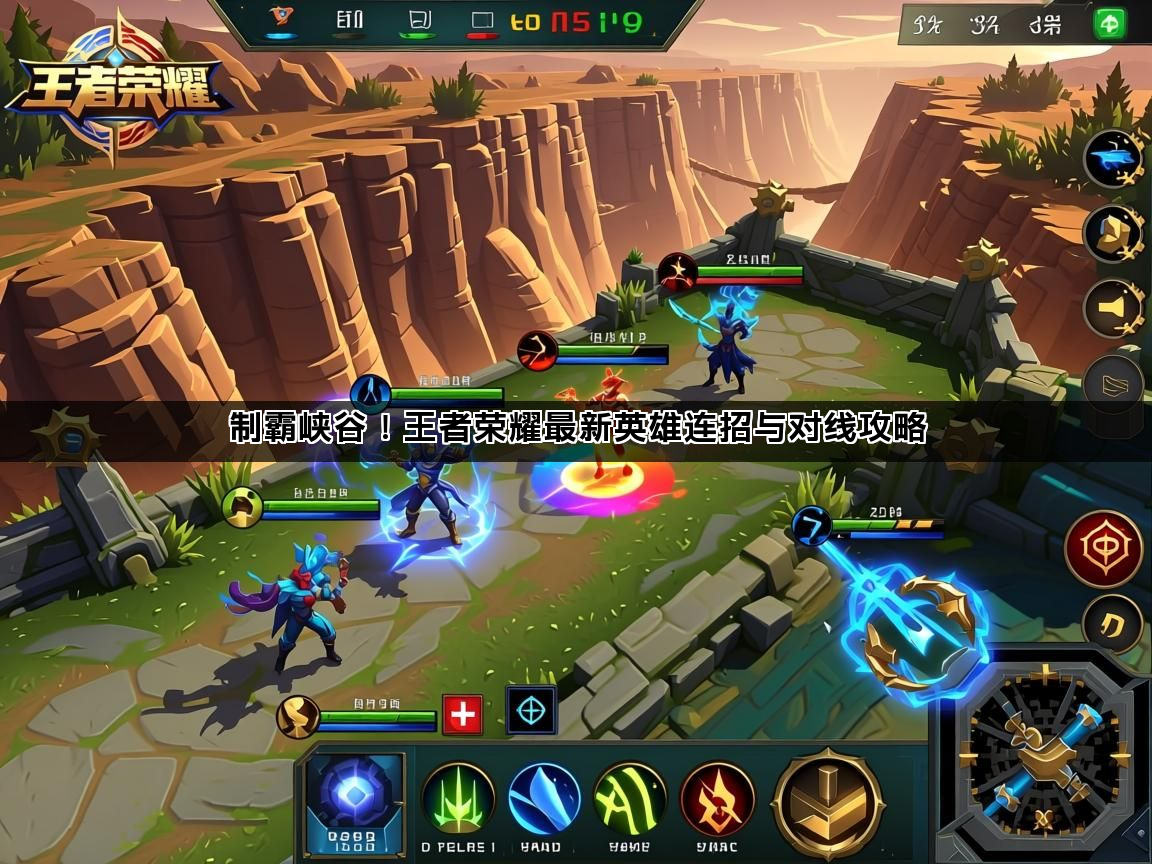Tap the gold curved rune round button
The height and width of the screenshot is (864, 1152).
click(1112, 625)
